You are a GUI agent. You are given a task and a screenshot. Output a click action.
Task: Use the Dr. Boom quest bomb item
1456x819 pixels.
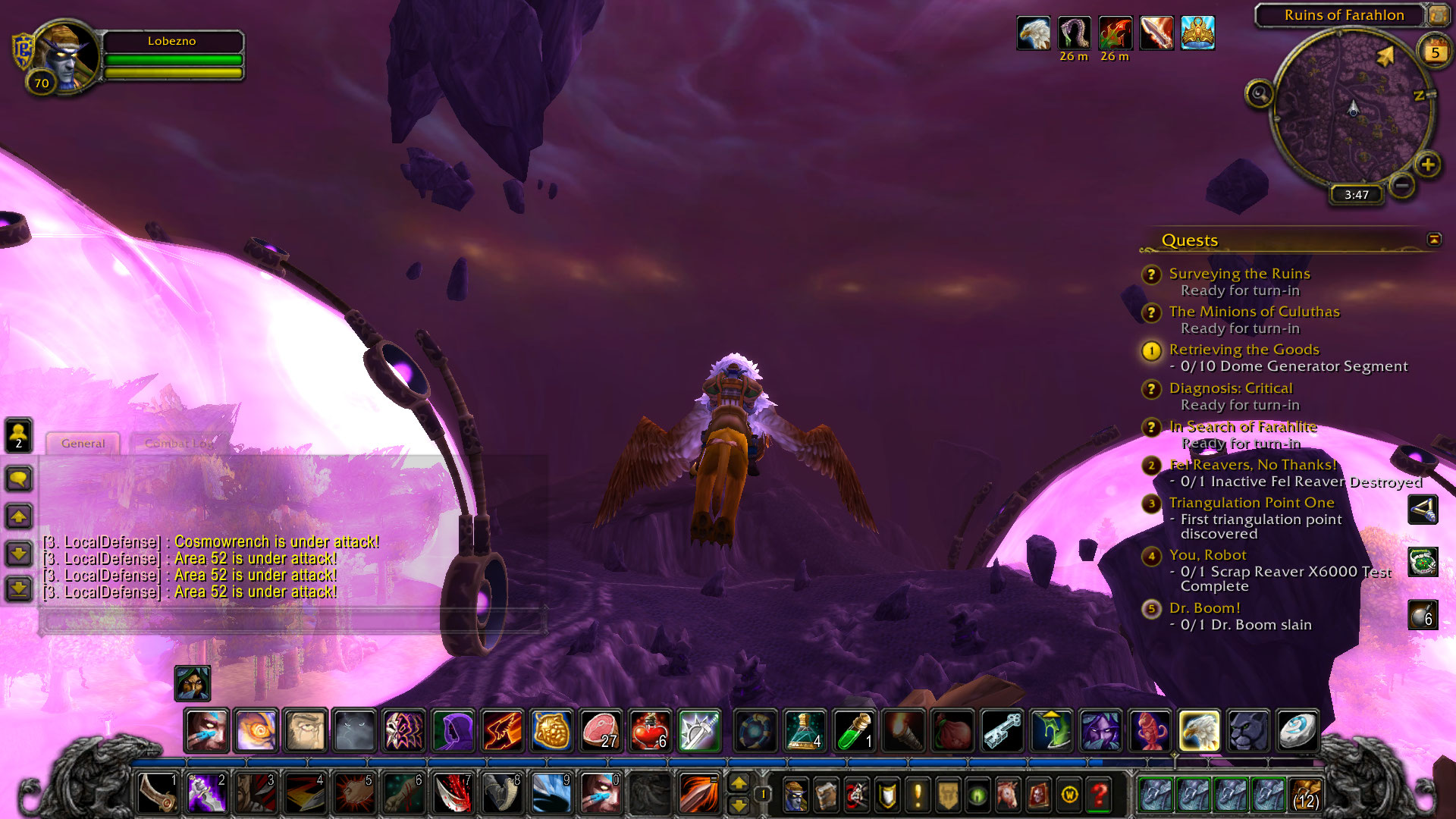1423,615
